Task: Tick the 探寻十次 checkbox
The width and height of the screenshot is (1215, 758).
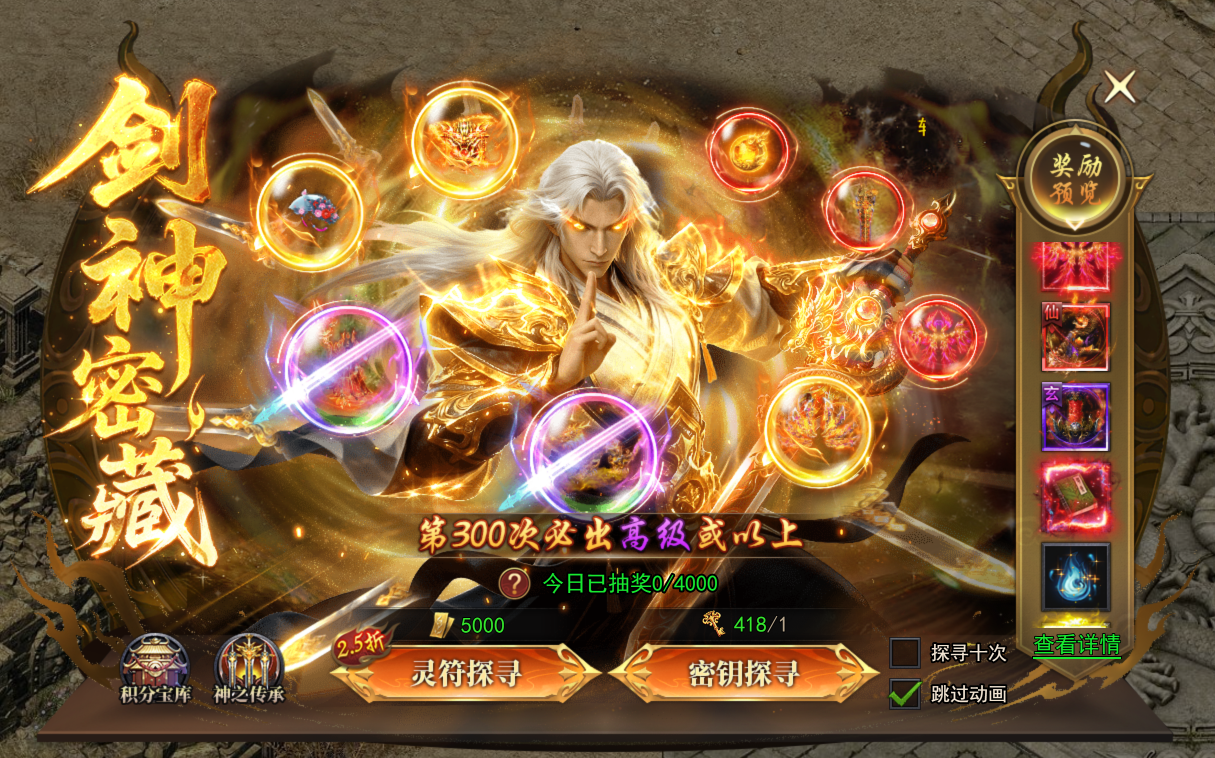Action: tap(905, 653)
